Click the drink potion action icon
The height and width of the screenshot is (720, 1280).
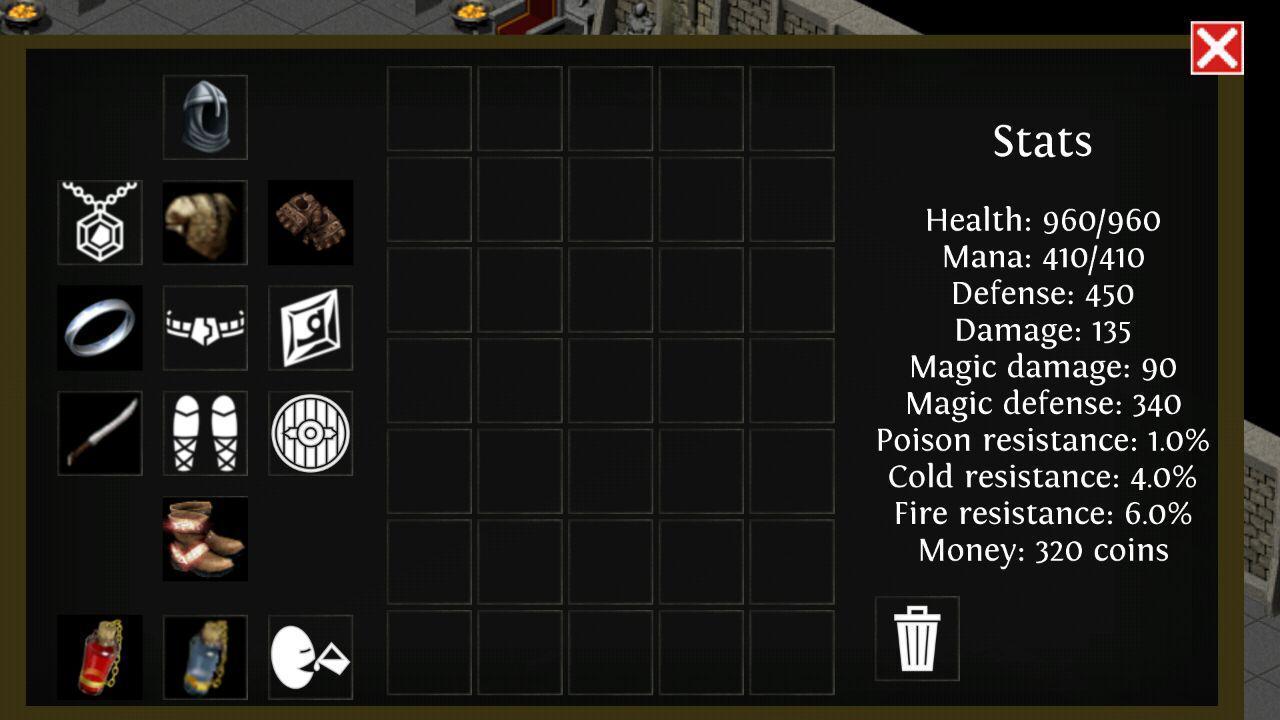(310, 658)
